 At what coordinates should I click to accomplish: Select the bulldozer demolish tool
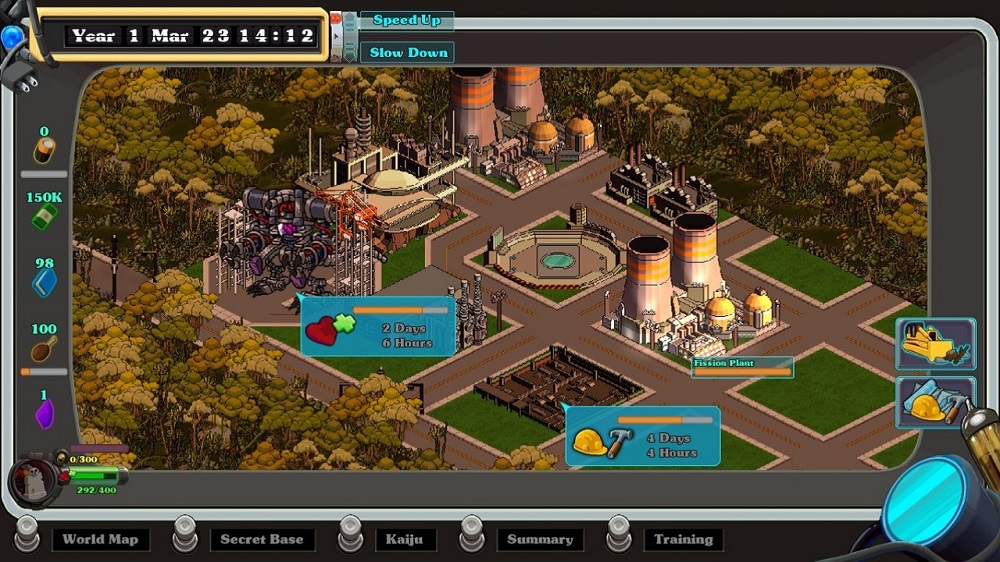tap(935, 343)
